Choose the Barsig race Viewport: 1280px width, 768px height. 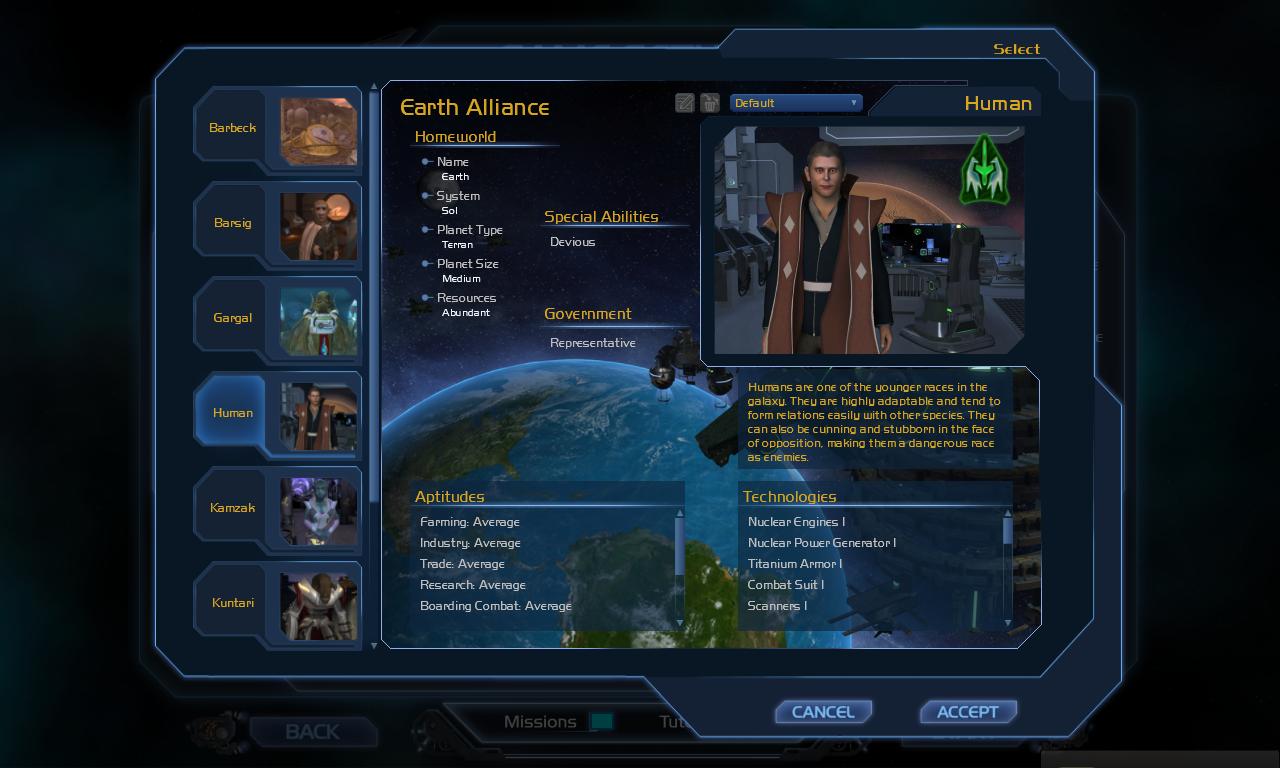click(276, 223)
